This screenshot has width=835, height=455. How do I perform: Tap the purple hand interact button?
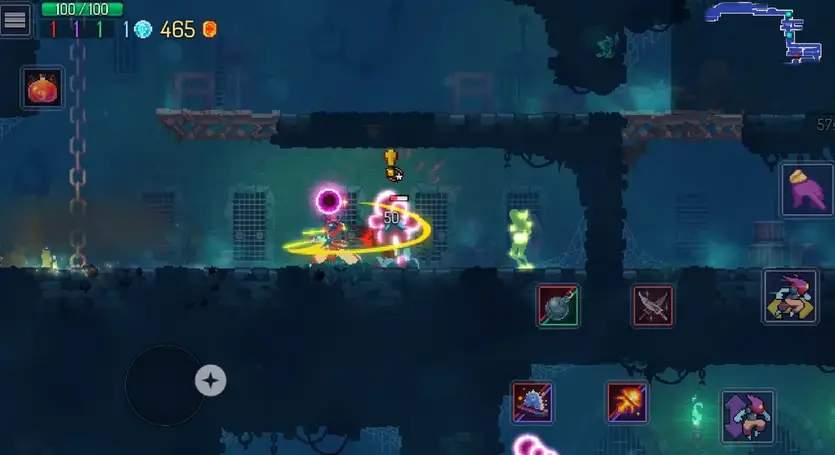tap(807, 189)
